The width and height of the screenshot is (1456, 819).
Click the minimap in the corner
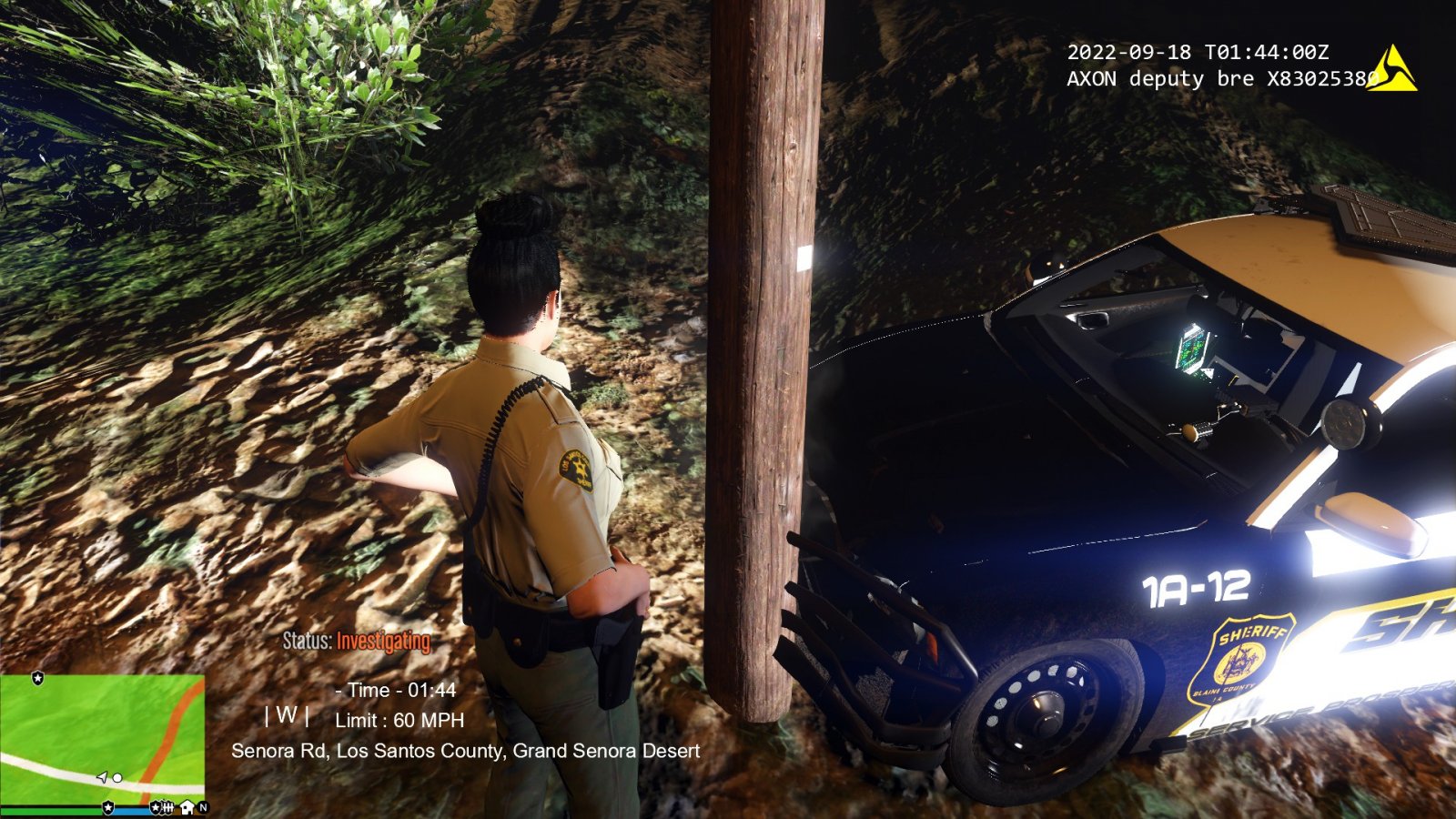102,739
